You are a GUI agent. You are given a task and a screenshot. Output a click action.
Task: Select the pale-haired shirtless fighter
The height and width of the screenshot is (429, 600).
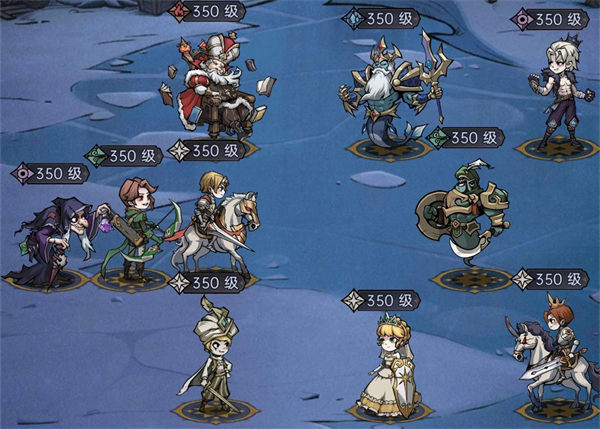[558, 92]
